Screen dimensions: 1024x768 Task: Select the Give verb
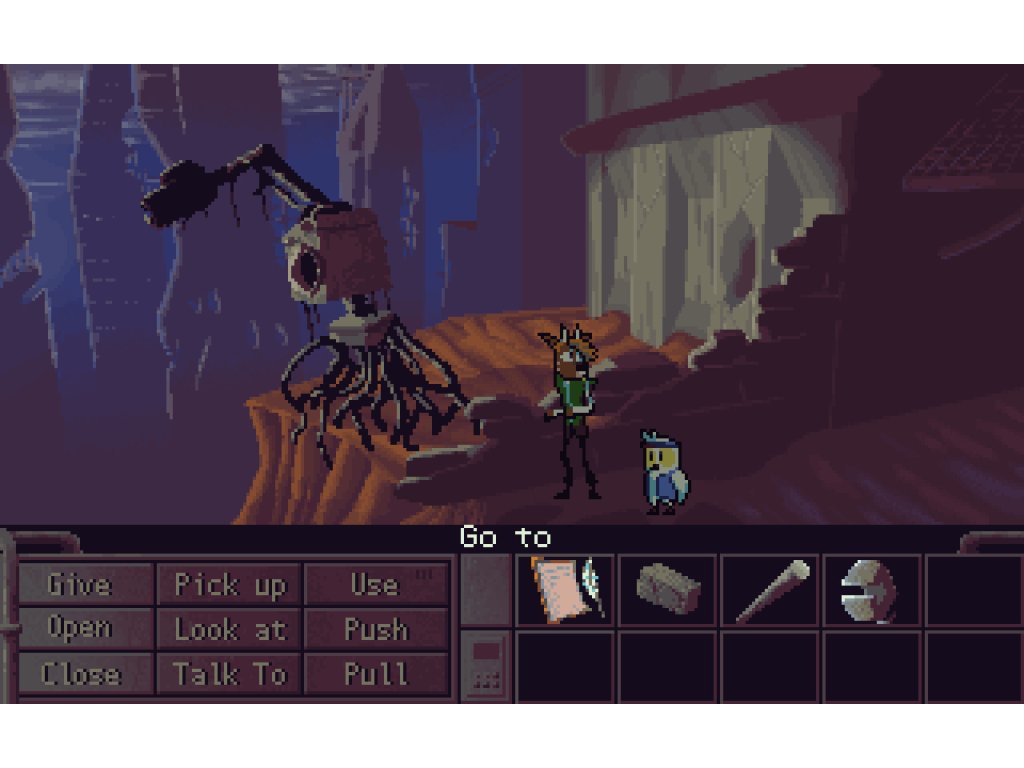tap(80, 584)
